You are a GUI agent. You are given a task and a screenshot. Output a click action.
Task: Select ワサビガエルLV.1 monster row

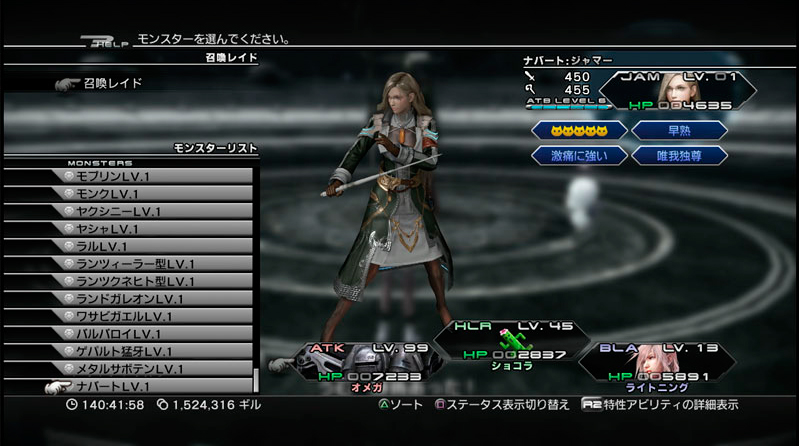(150, 316)
